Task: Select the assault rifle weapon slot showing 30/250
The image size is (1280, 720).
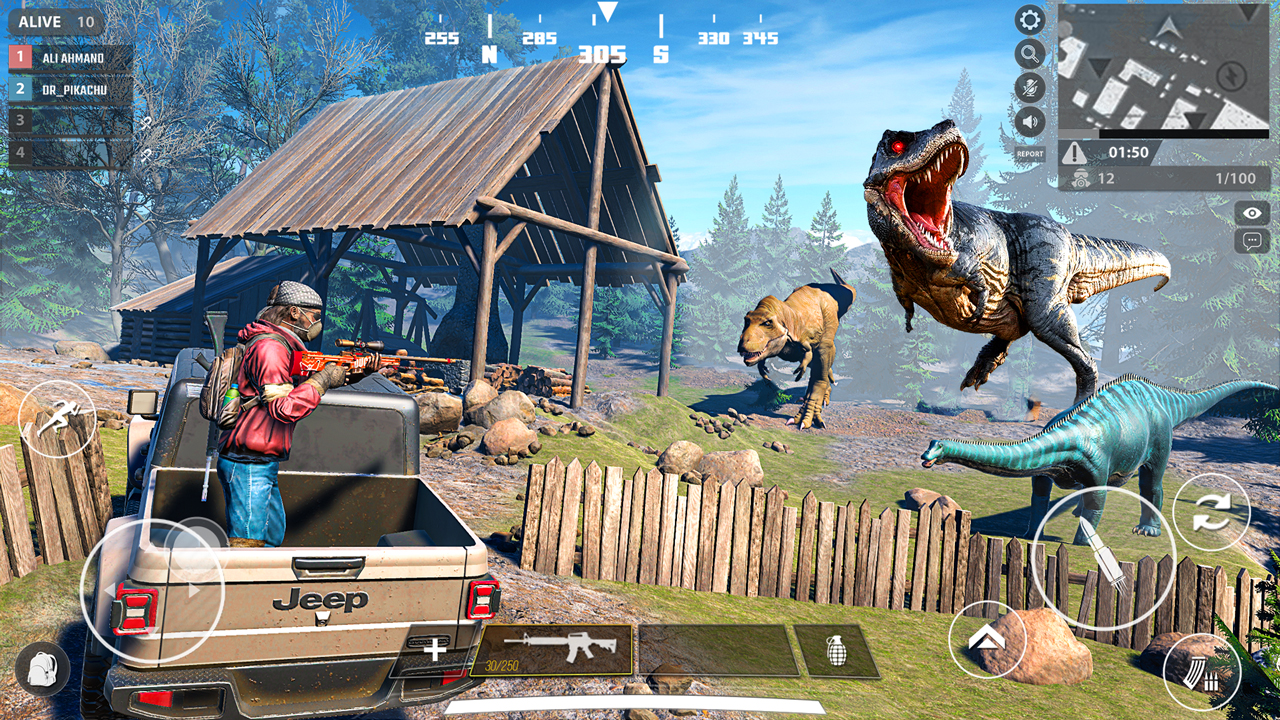Action: pos(560,650)
